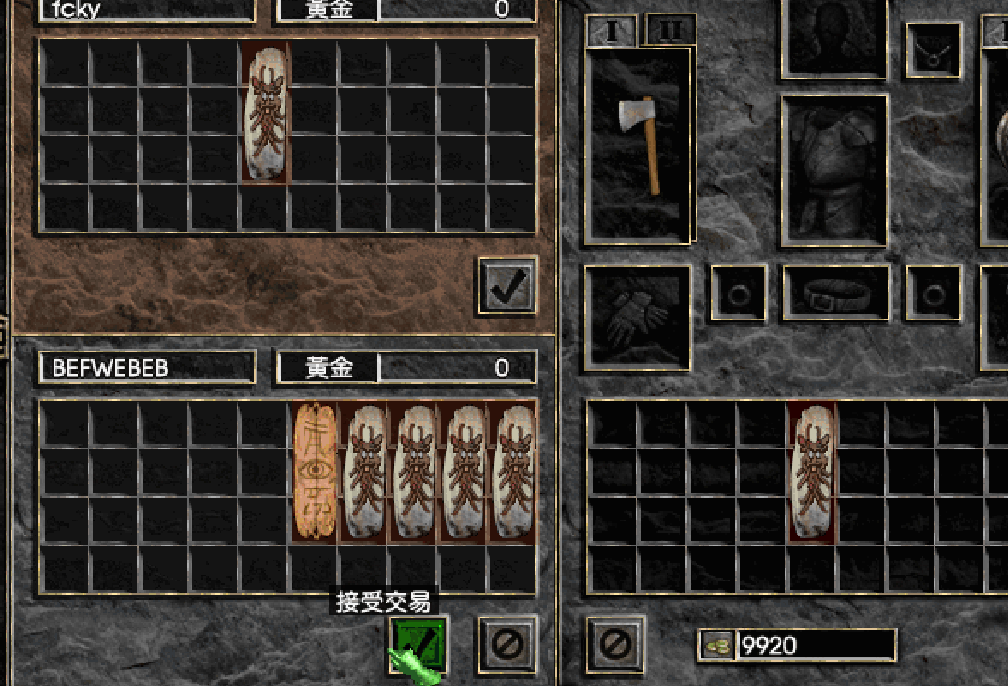Select the amulet equipment slot
Screen dimensions: 1008x686
933,49
